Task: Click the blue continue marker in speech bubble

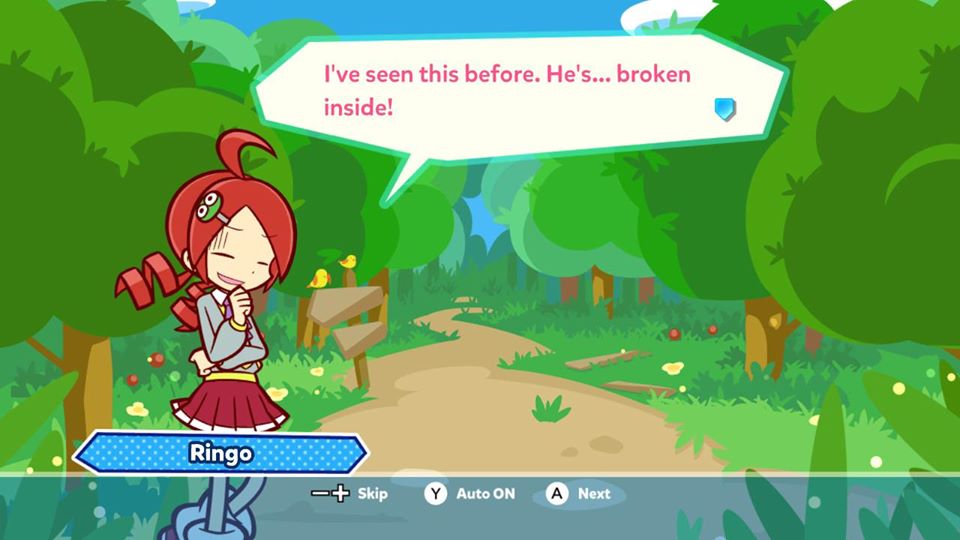Action: pyautogui.click(x=726, y=109)
